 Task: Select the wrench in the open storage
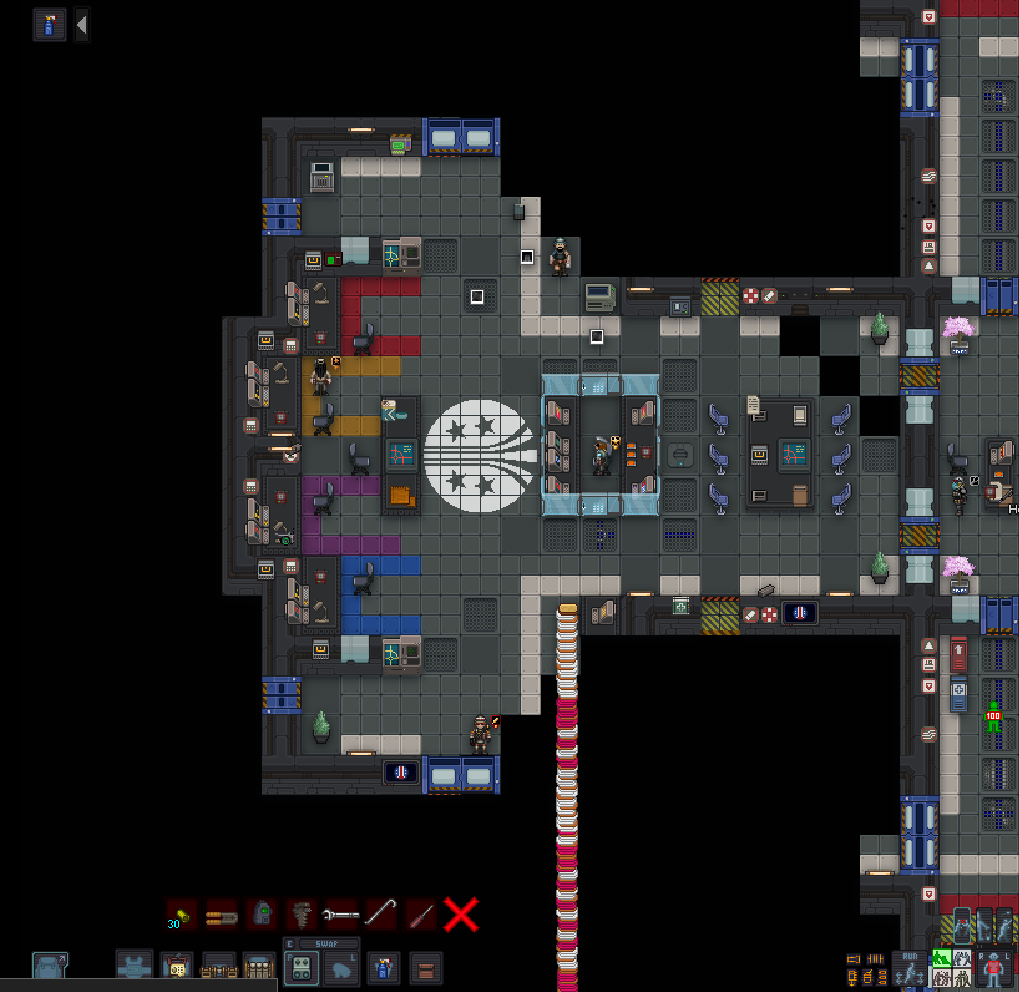point(341,914)
